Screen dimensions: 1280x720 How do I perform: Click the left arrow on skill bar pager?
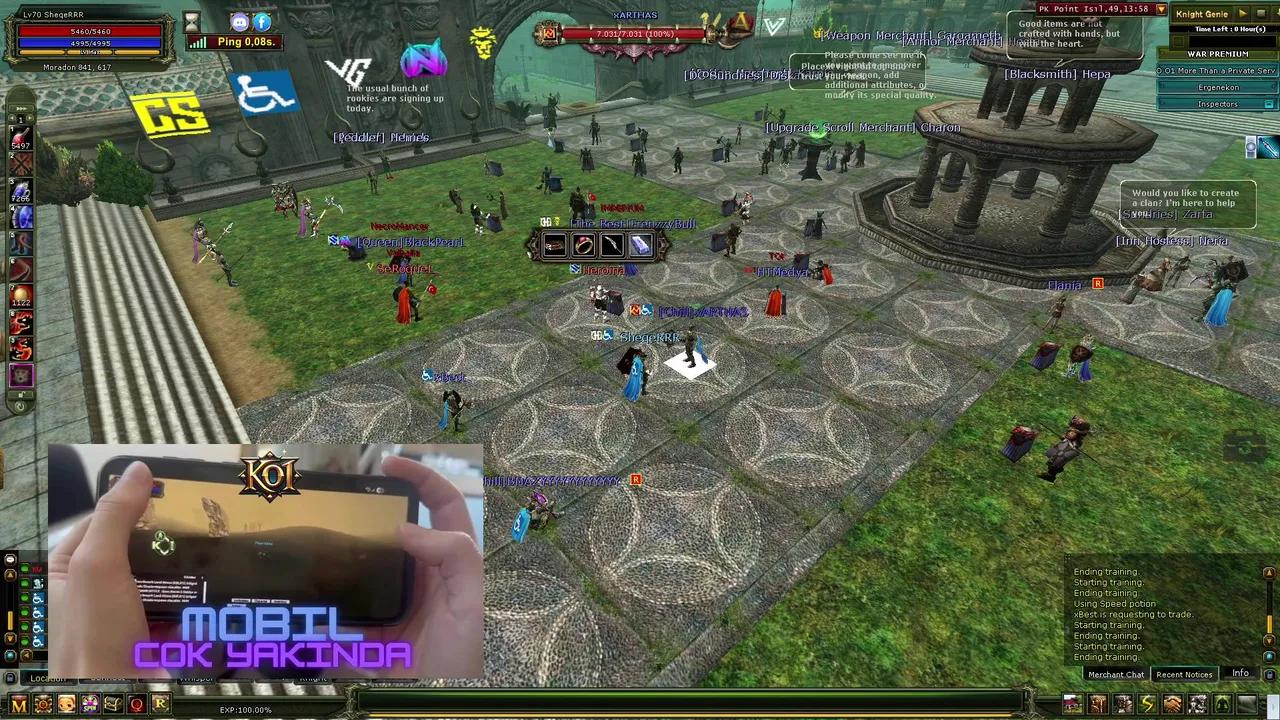[x=10, y=117]
